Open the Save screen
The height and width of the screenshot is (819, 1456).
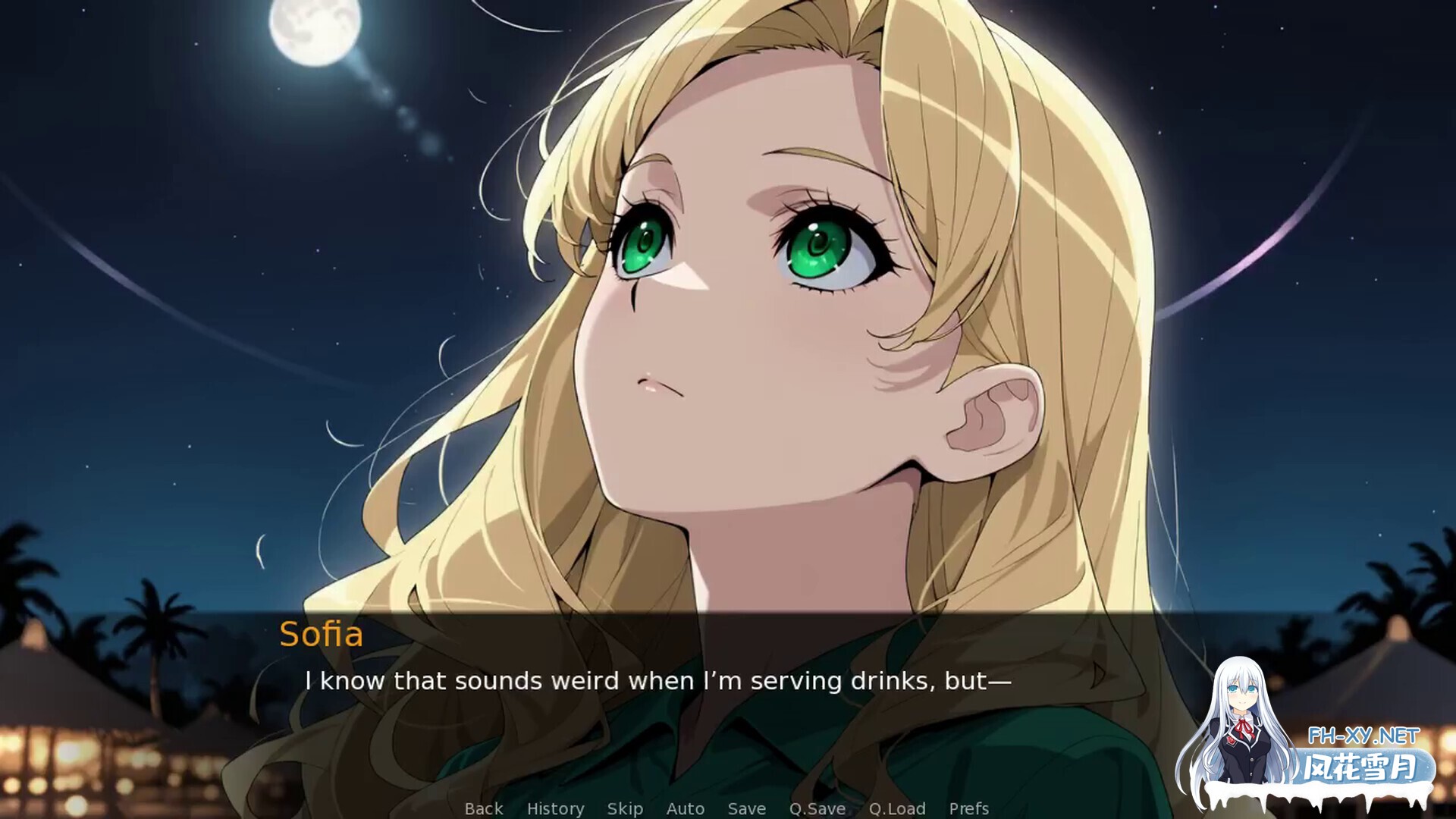click(745, 808)
